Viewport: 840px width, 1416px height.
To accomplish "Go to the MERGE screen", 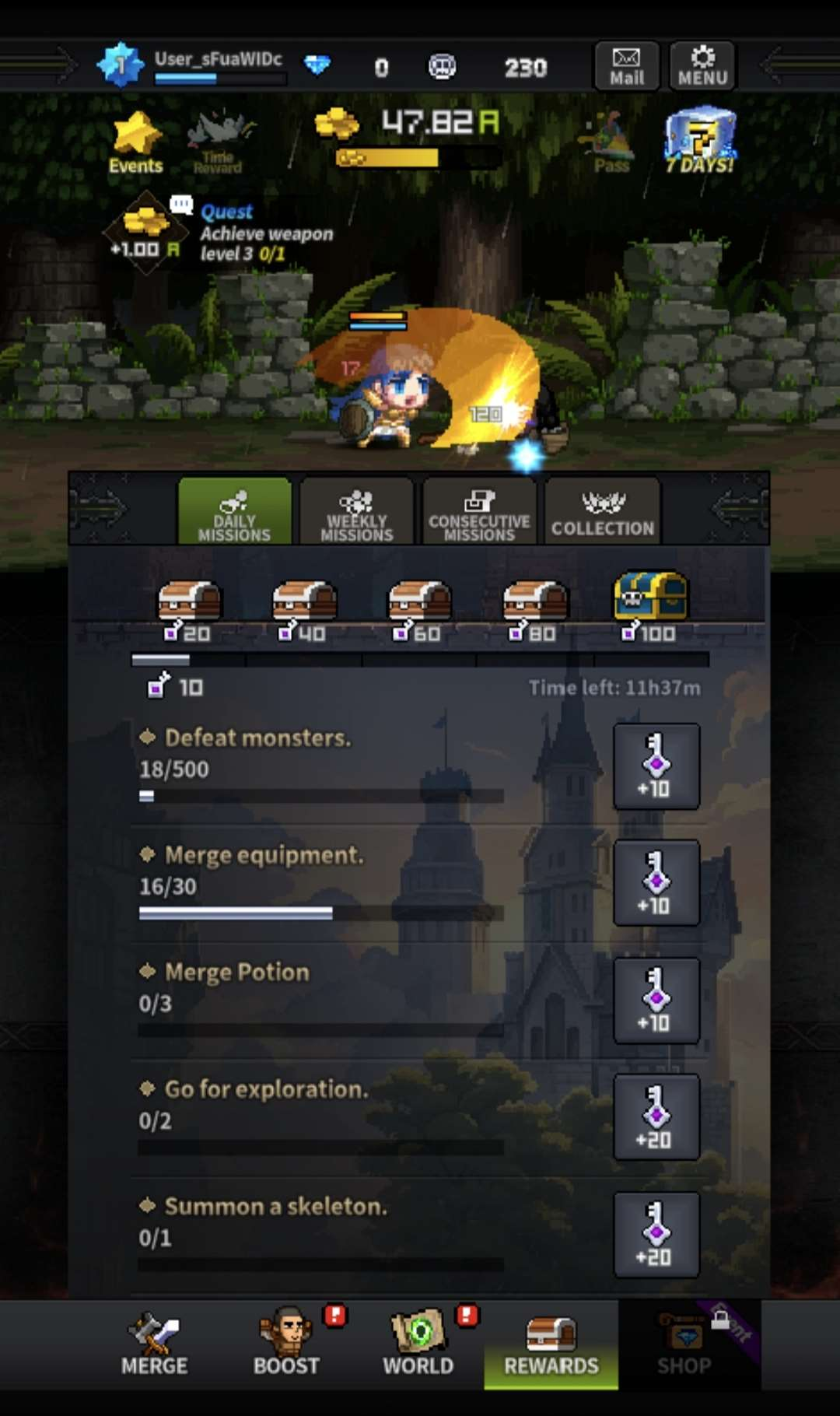I will (x=154, y=1344).
